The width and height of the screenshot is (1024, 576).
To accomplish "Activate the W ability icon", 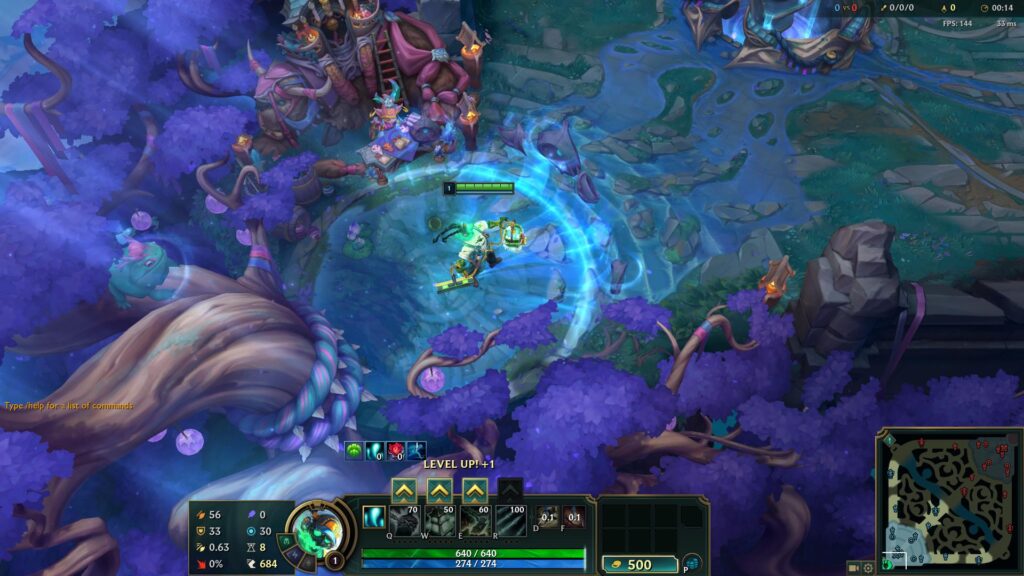I will click(439, 521).
